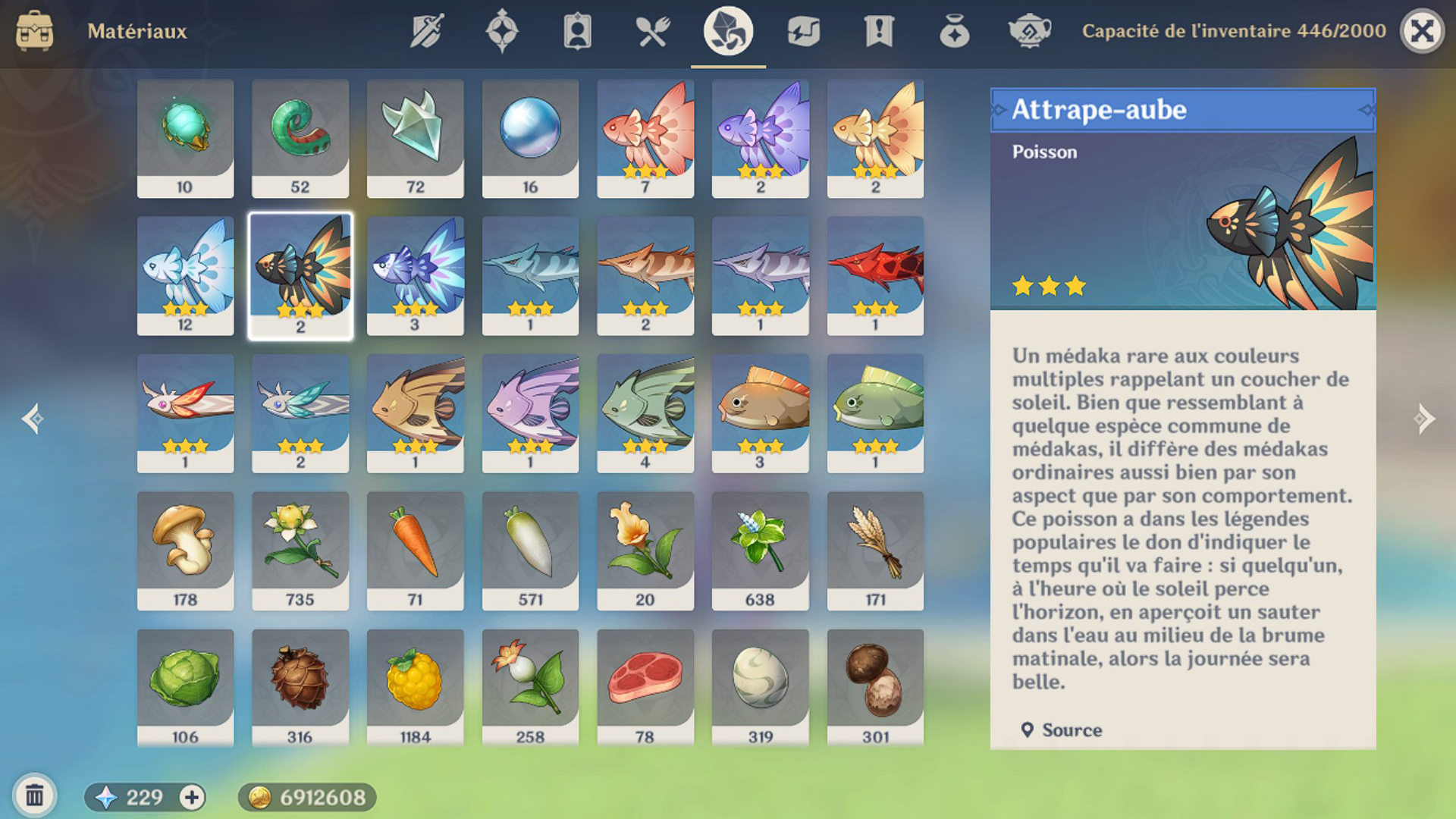Close the inventory screen
This screenshot has height=819, width=1456.
tap(1421, 31)
